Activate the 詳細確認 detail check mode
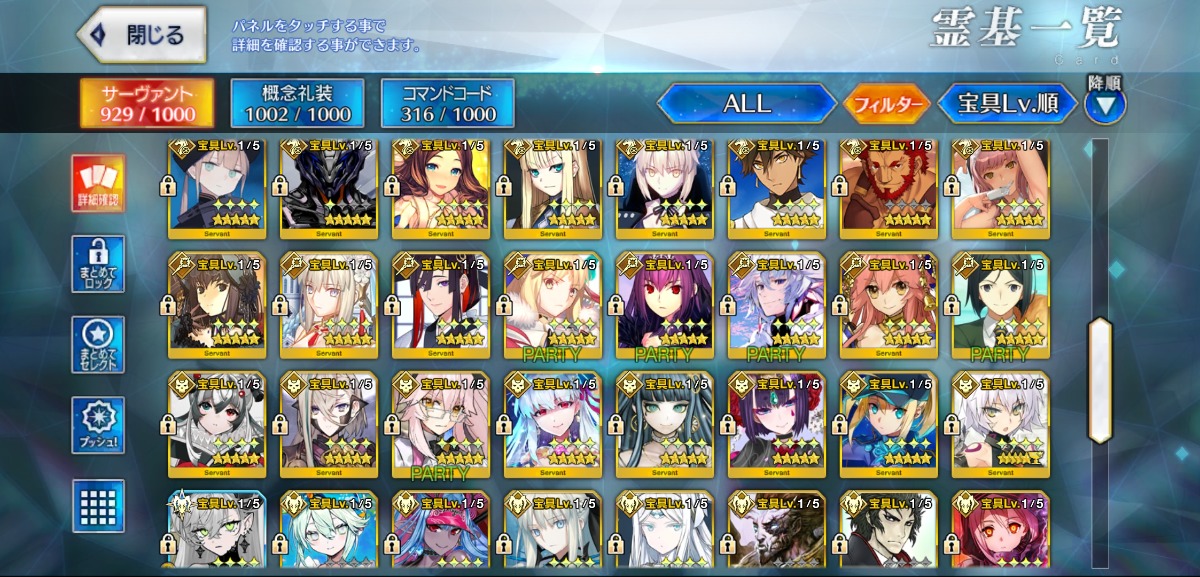This screenshot has height=577, width=1200. pyautogui.click(x=98, y=184)
